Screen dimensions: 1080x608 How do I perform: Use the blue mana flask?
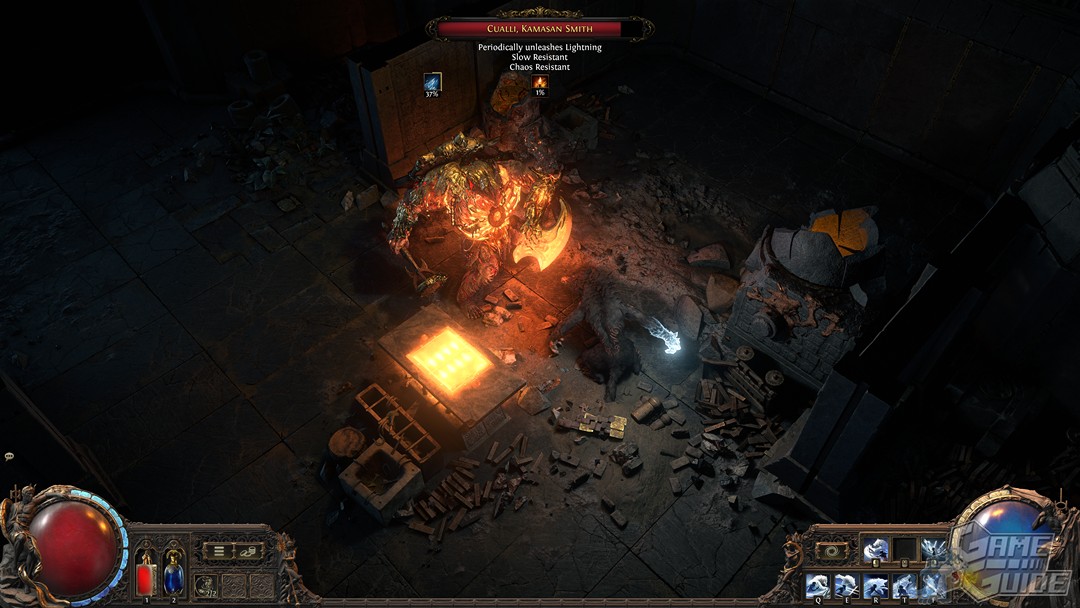coord(174,574)
